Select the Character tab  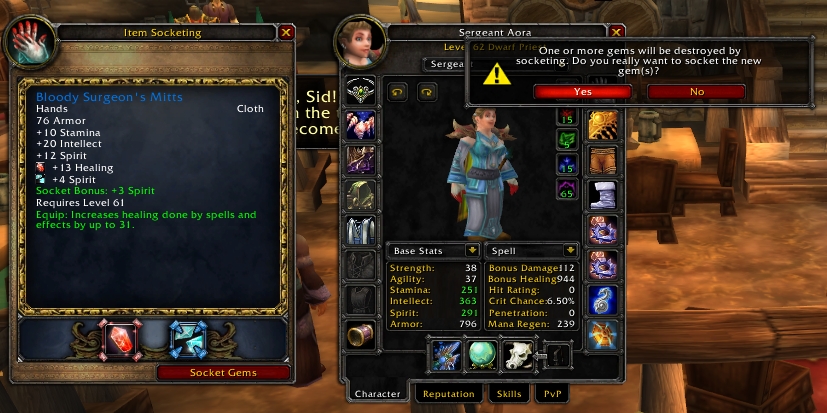(379, 394)
